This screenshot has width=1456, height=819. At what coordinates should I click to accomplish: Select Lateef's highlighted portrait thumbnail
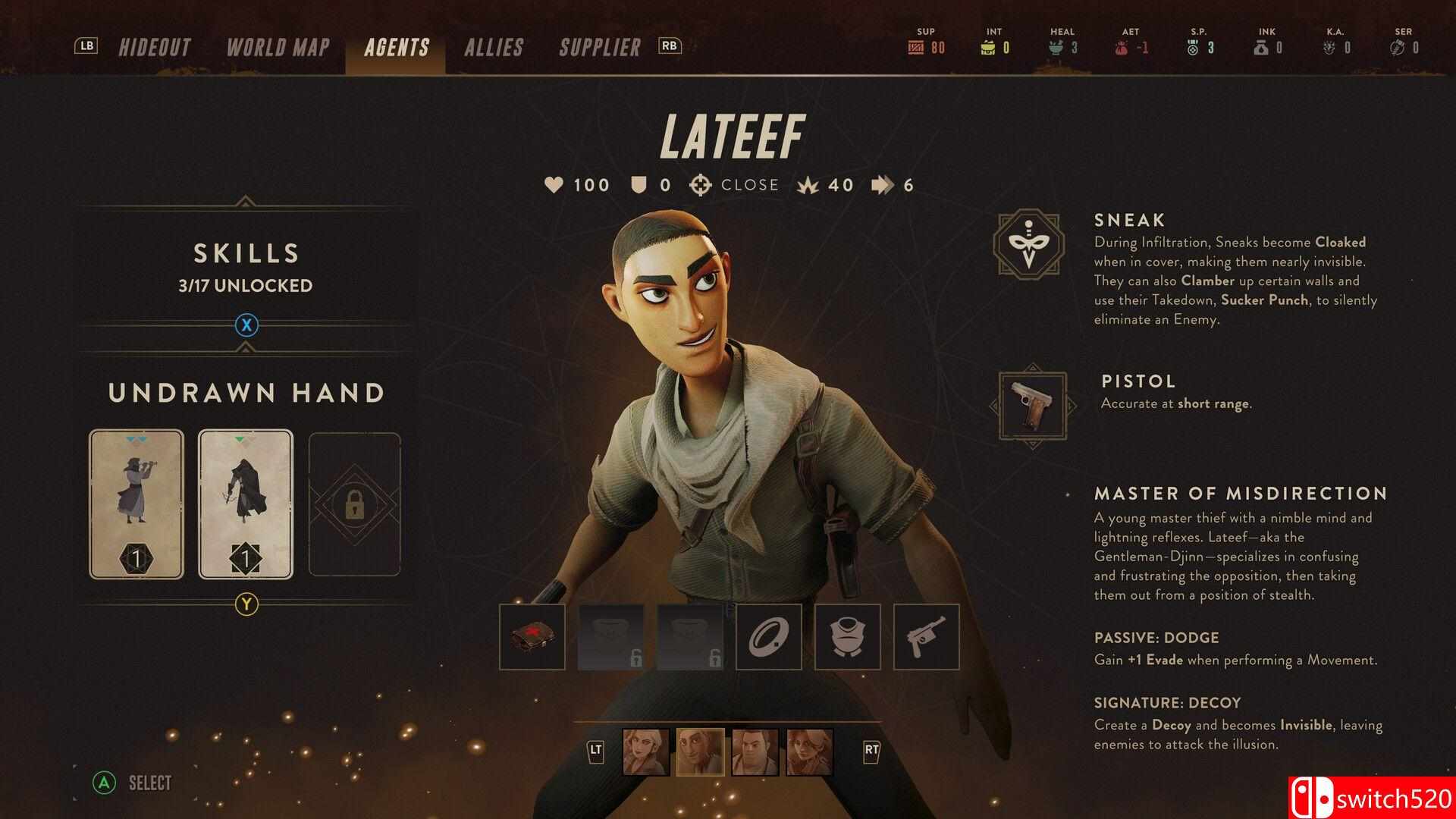(701, 752)
